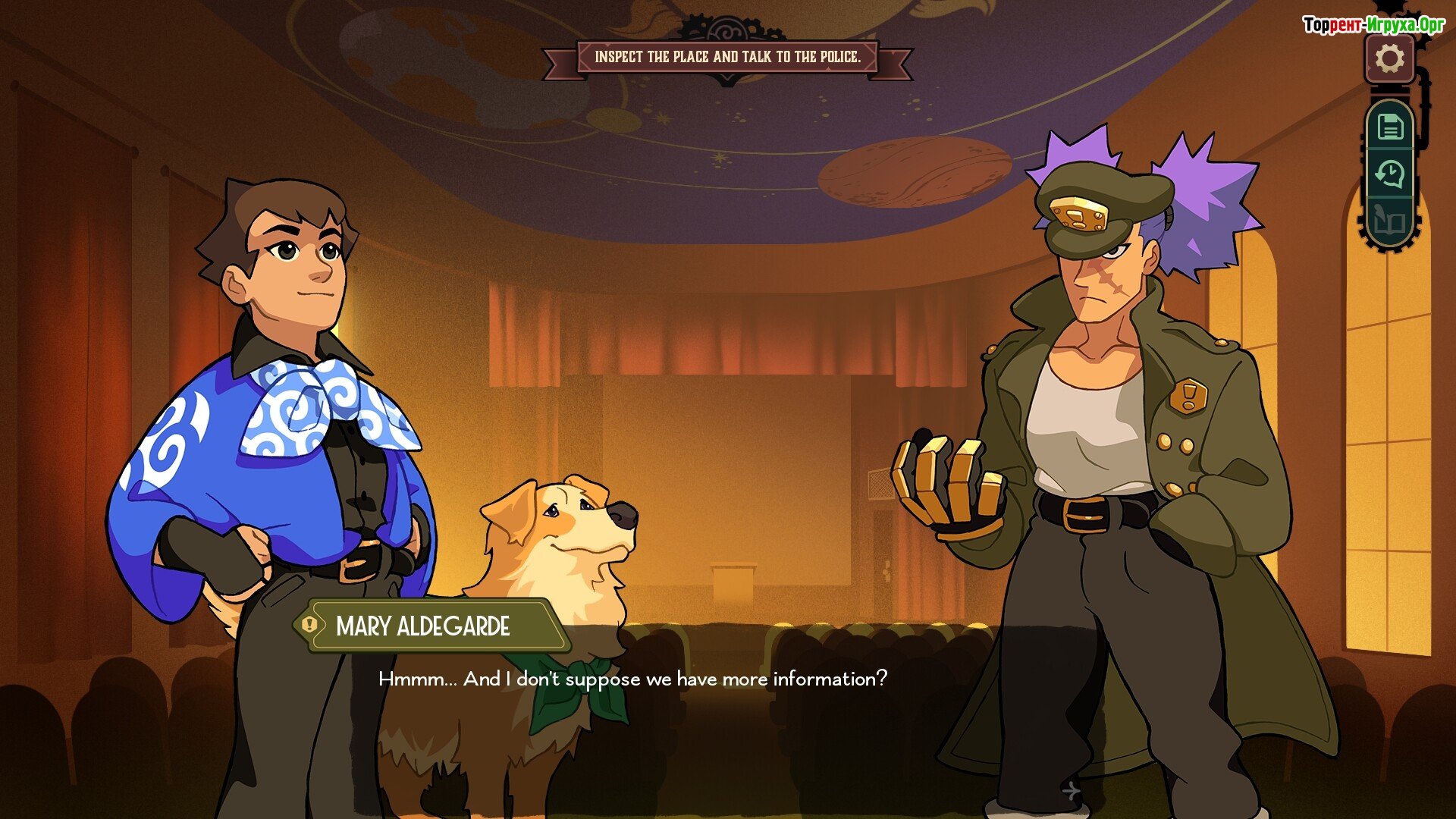
Task: Click the objective banner about the police
Action: click(727, 57)
